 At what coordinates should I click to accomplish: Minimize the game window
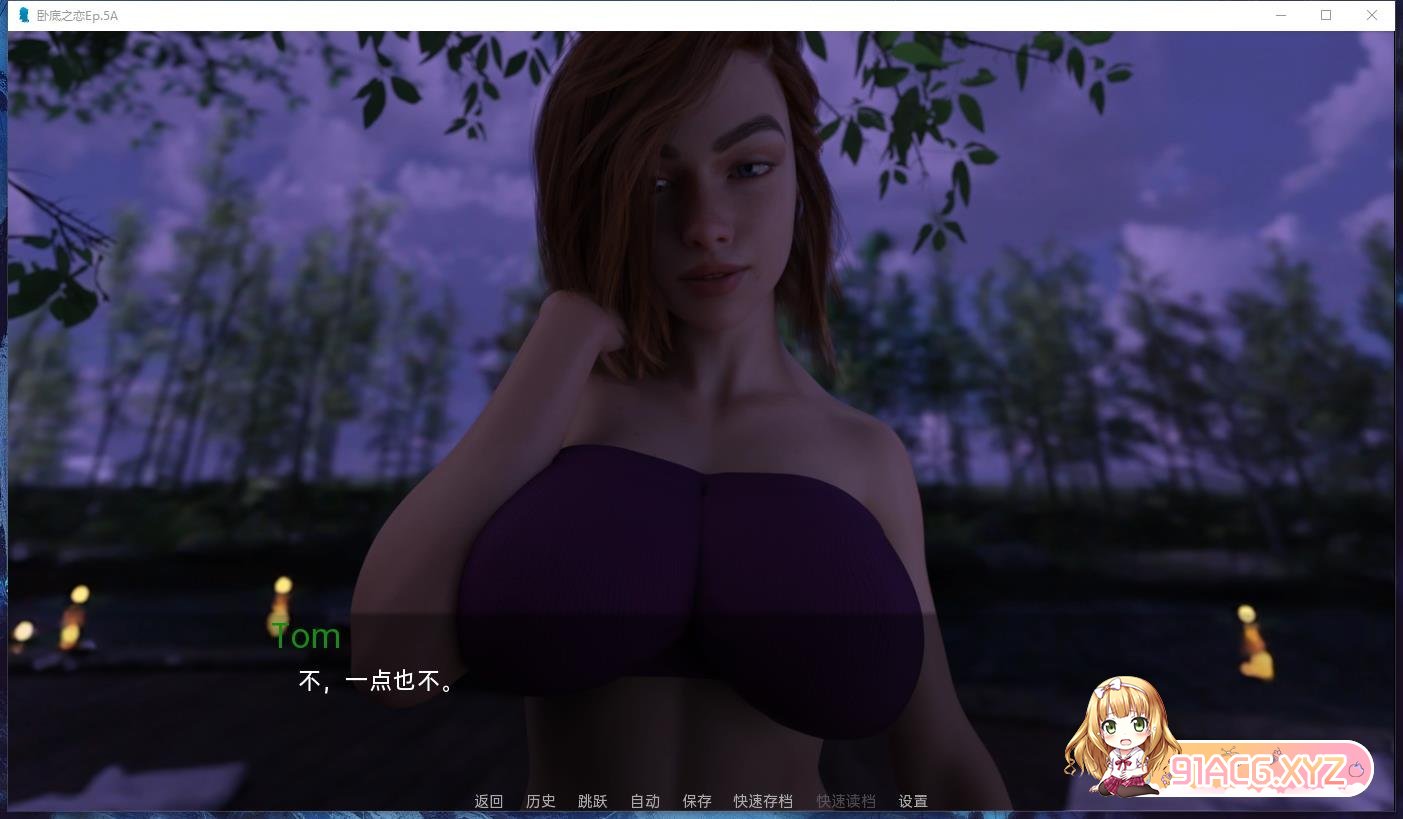1281,15
